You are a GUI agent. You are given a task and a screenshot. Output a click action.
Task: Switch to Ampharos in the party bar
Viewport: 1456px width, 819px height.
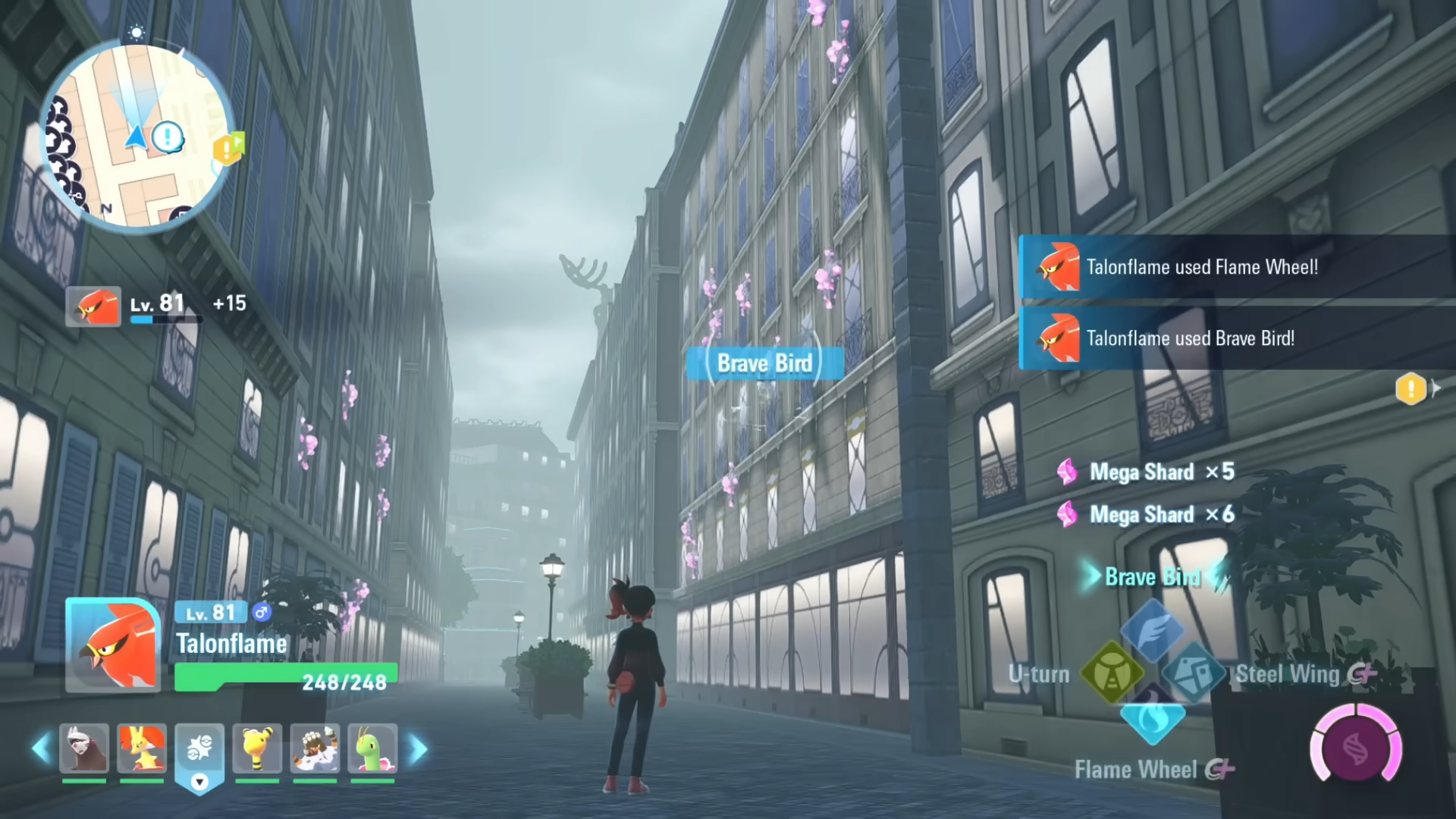point(257,748)
